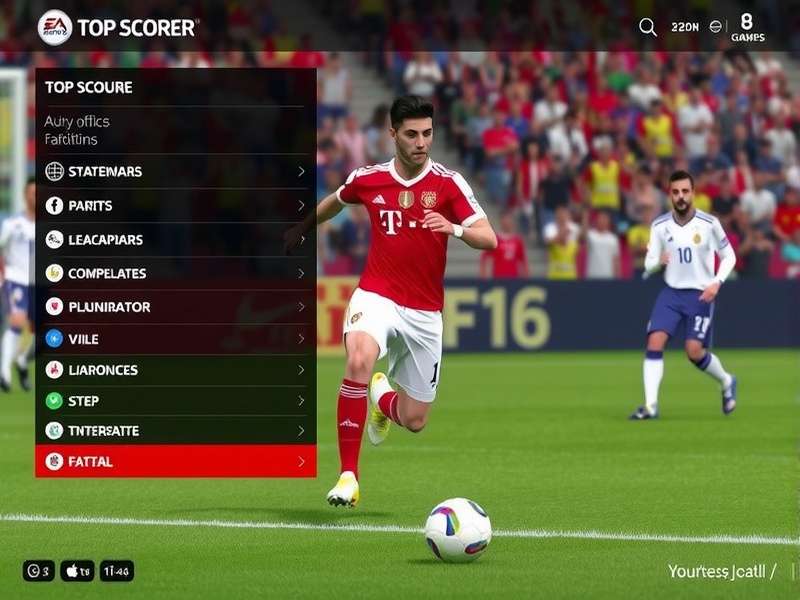Open the COMPELATES menu row

point(175,273)
